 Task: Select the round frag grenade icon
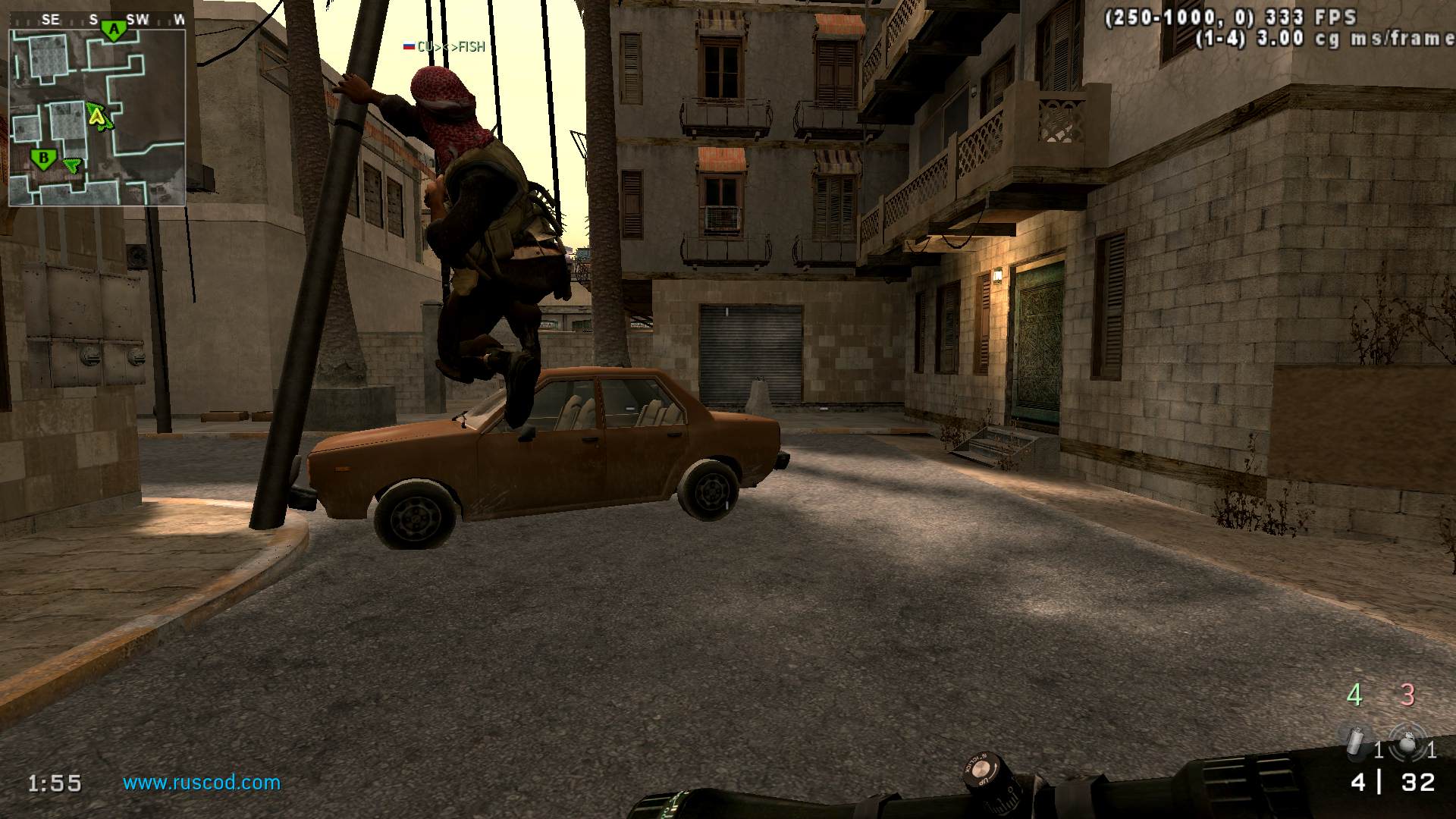point(1407,742)
